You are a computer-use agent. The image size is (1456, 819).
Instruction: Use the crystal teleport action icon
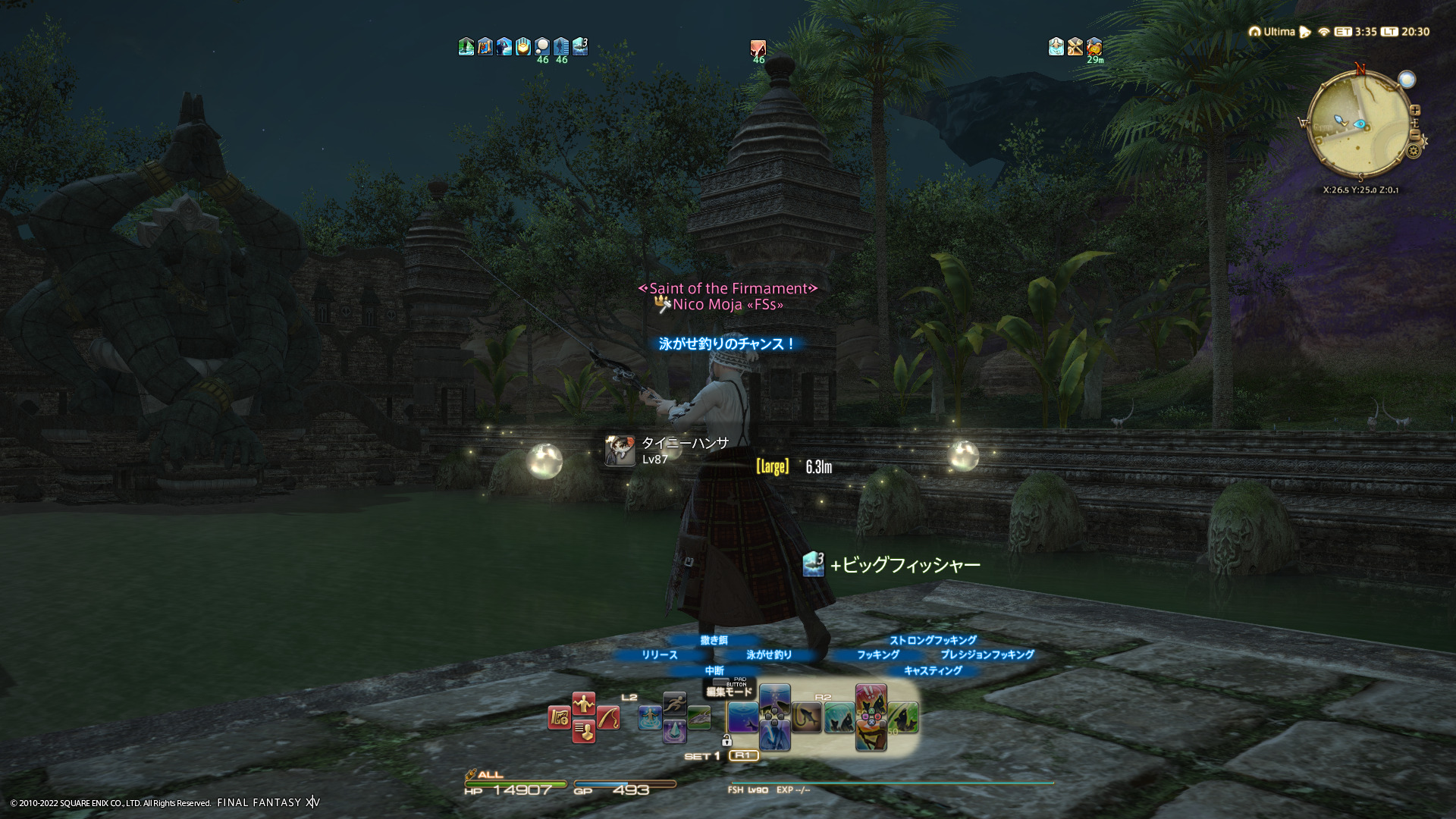click(x=674, y=732)
